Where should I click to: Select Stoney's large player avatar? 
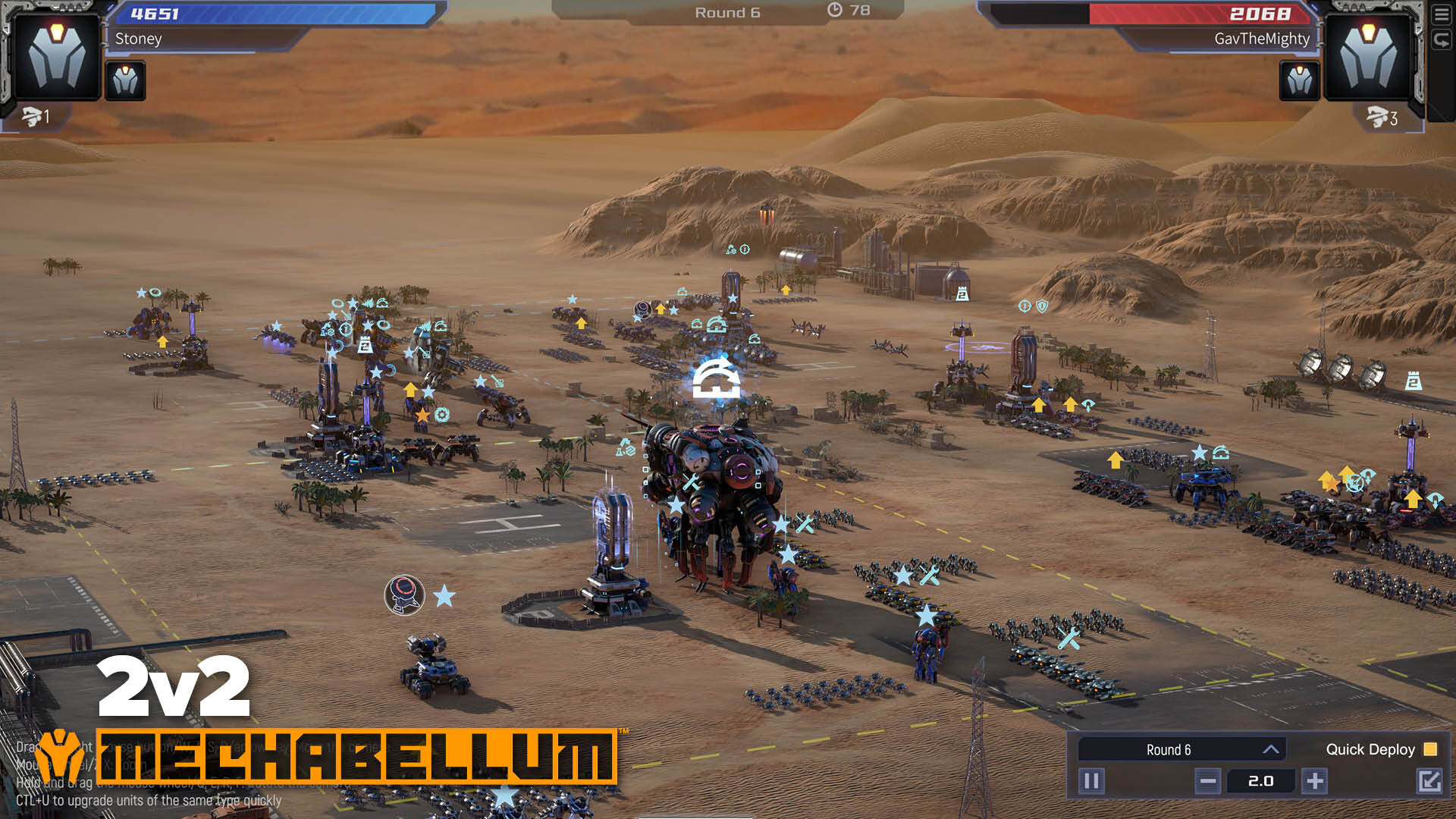coord(57,57)
